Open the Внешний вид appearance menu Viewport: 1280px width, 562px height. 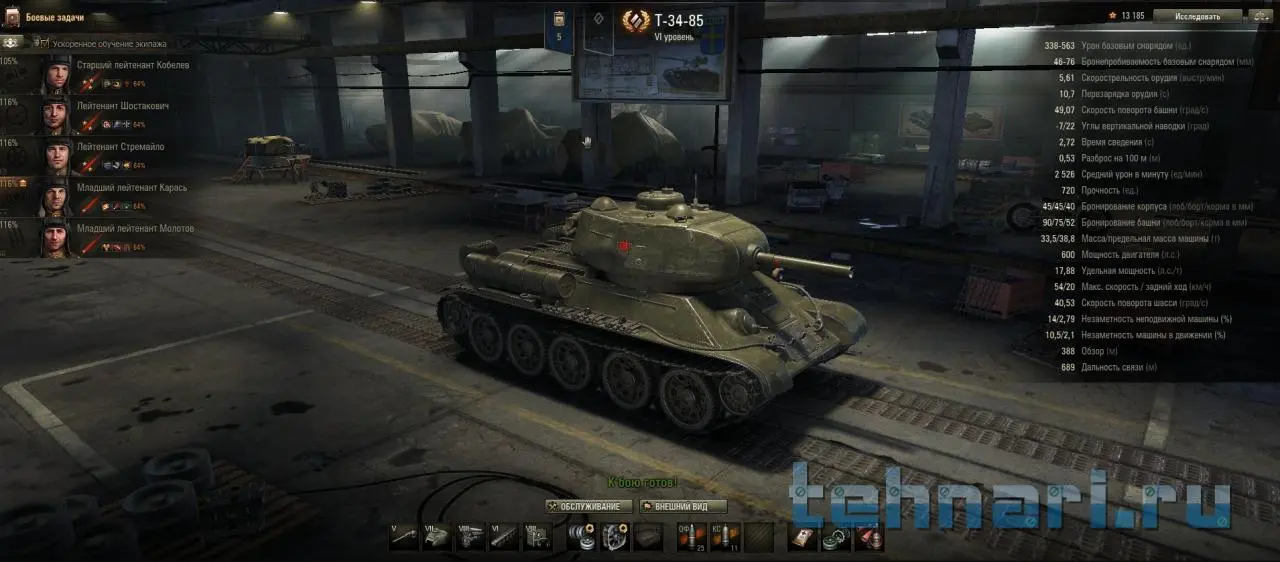683,506
